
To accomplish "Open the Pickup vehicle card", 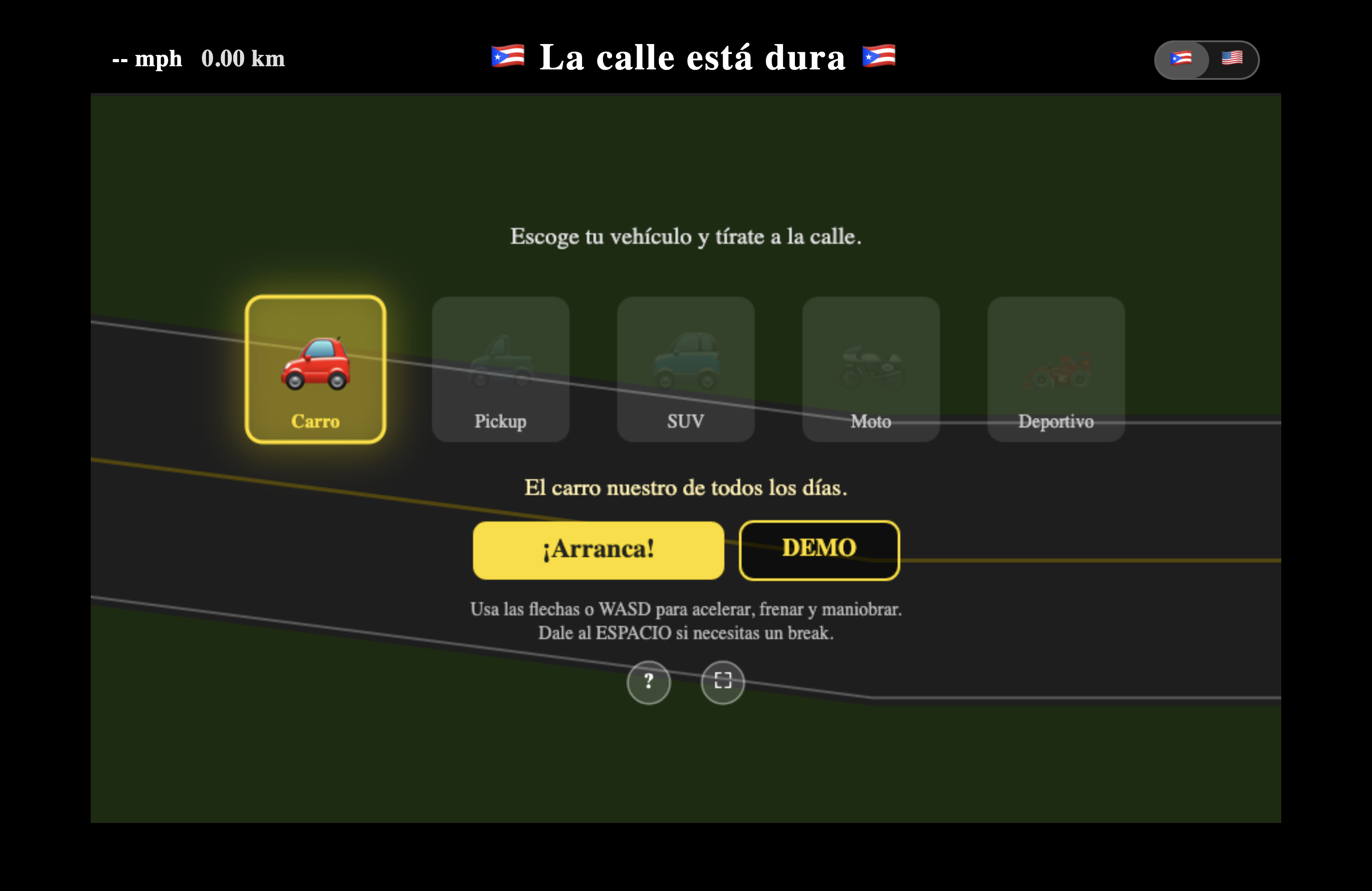I will [x=500, y=369].
